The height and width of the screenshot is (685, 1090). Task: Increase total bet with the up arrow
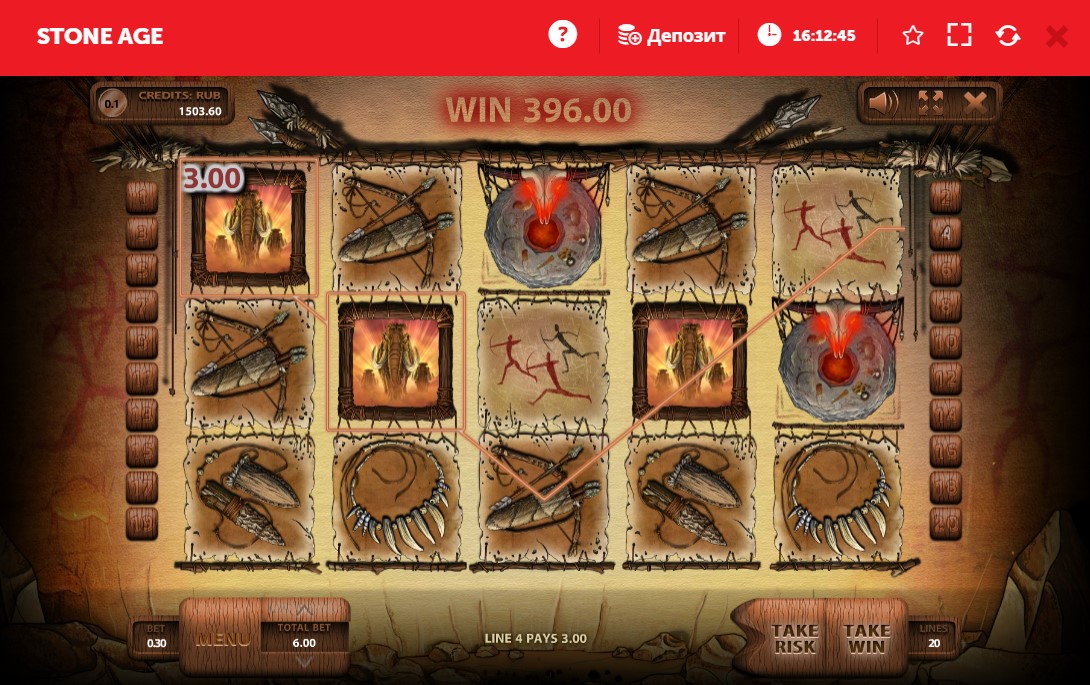[305, 610]
